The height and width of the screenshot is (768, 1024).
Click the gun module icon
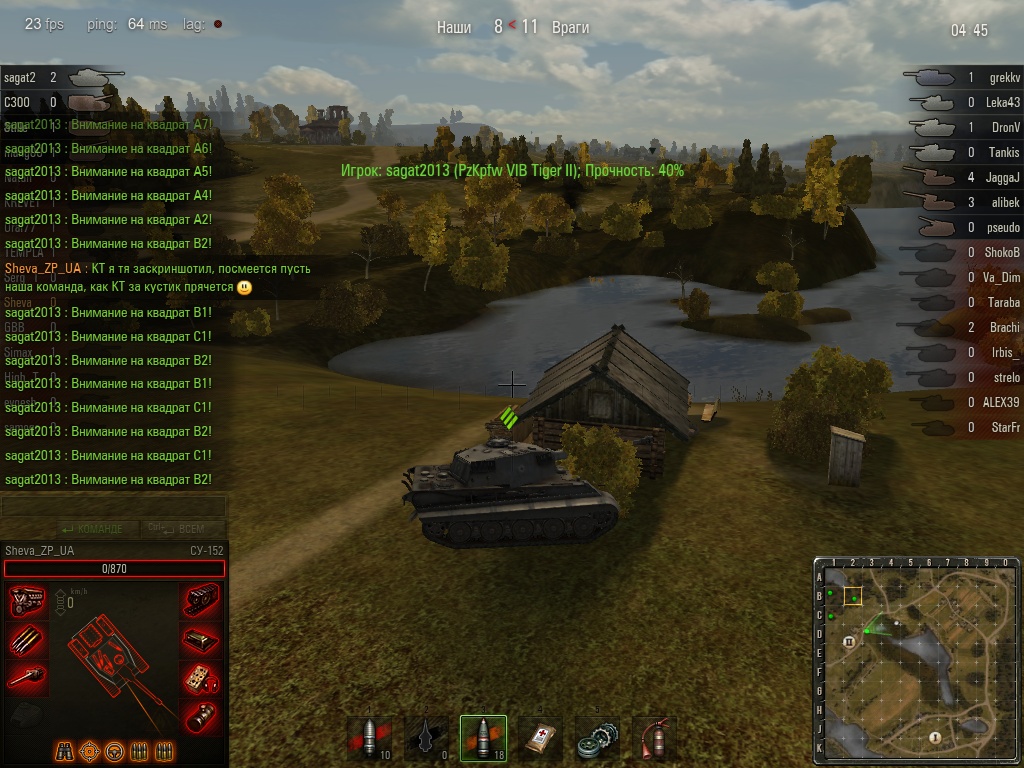tap(27, 677)
